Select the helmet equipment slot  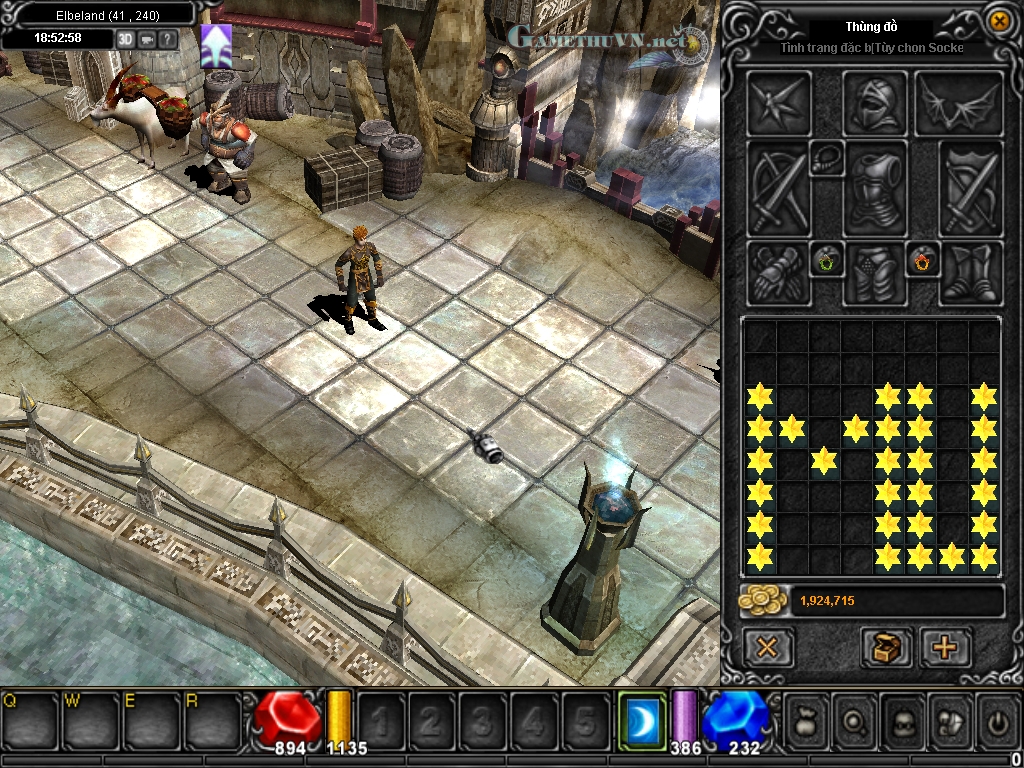[874, 103]
